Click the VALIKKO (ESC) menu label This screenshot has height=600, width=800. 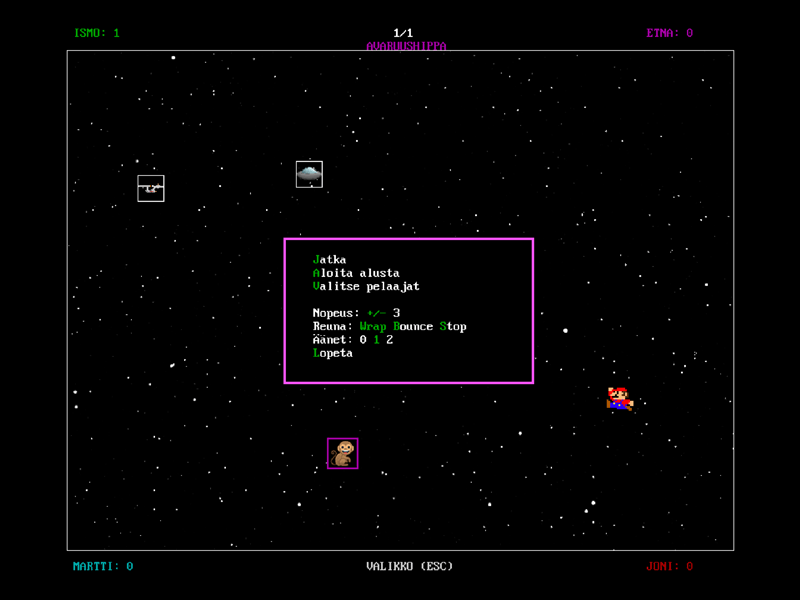coord(409,566)
